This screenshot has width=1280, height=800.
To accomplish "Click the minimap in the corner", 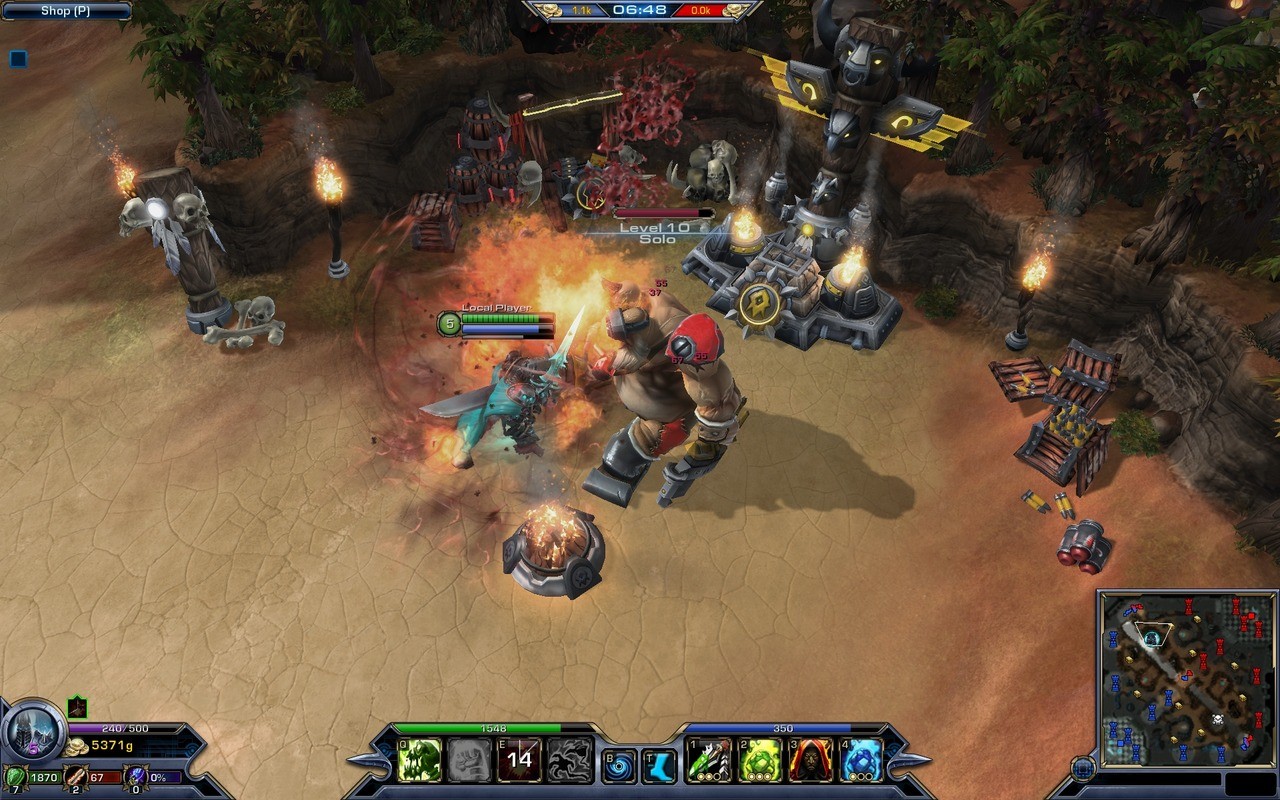I will point(1186,679).
